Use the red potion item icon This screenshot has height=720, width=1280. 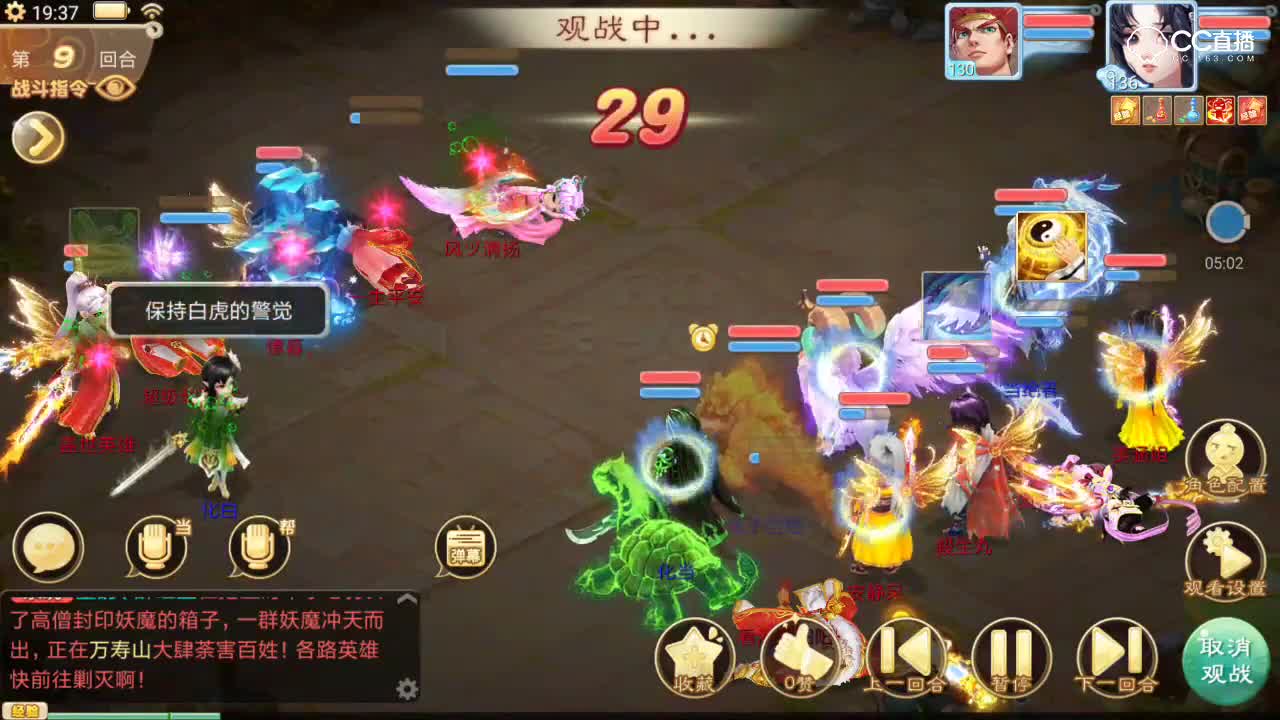[x=1157, y=110]
